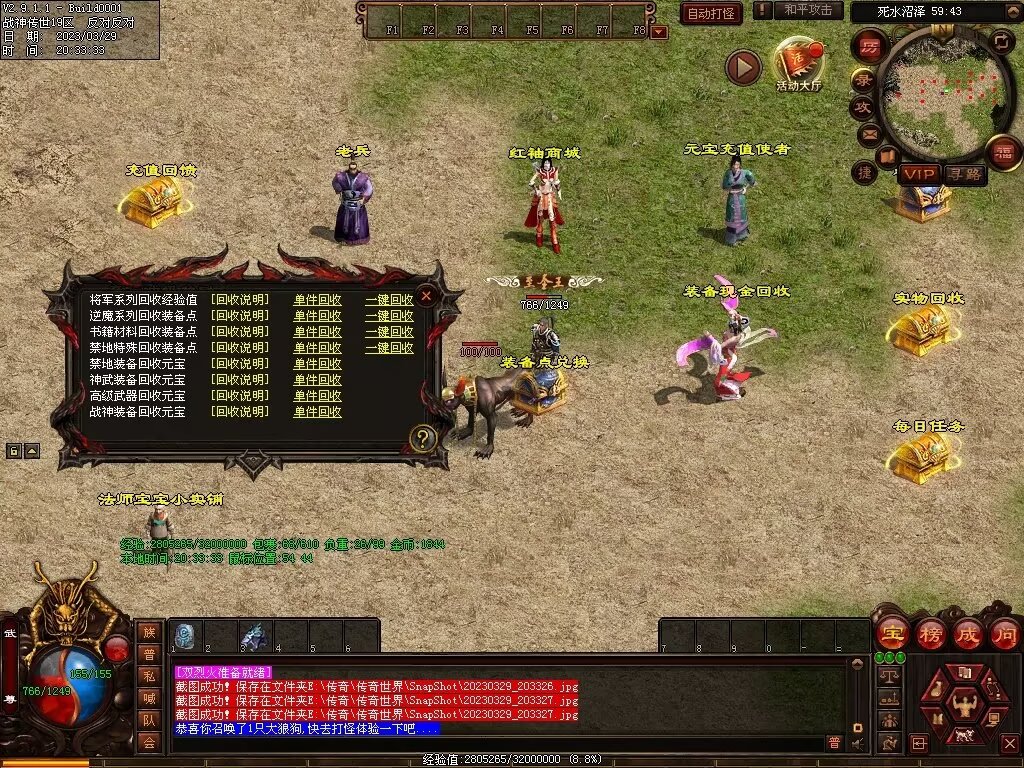Image resolution: width=1024 pixels, height=768 pixels.
Task: Click 回收说明 for 将军系列回收经验值
Action: coord(239,300)
